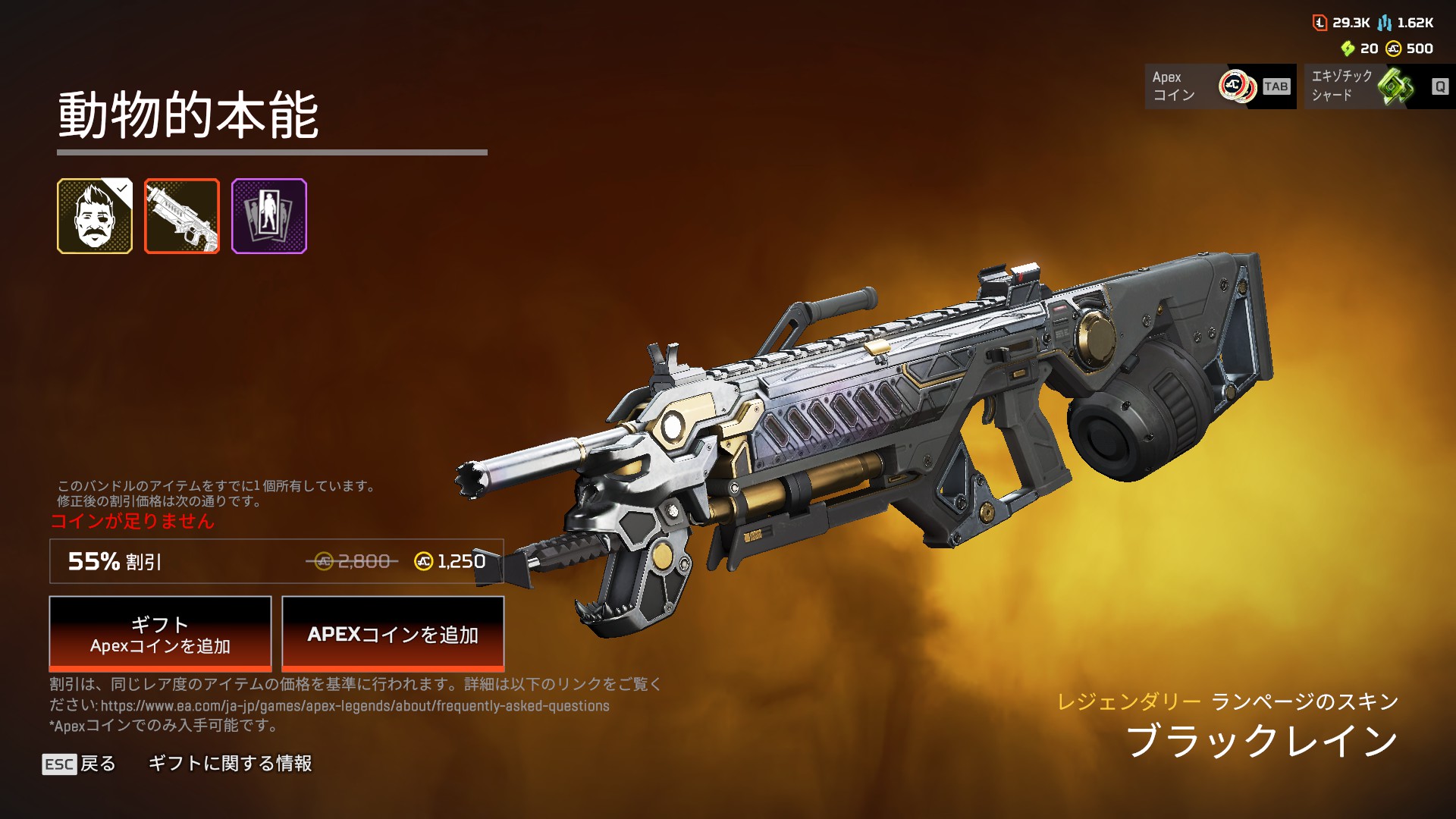Click the ギフト Apexコインを追加 button

coord(160,633)
